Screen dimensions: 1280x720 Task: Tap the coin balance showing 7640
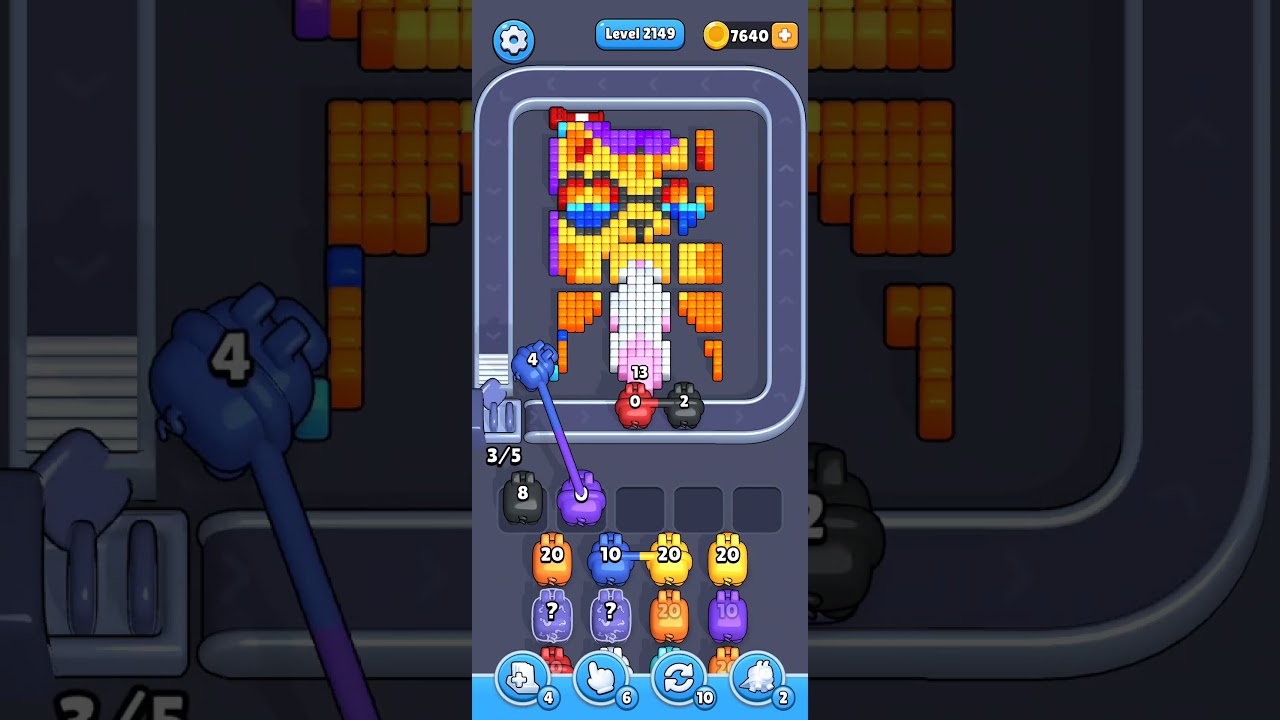(x=747, y=35)
